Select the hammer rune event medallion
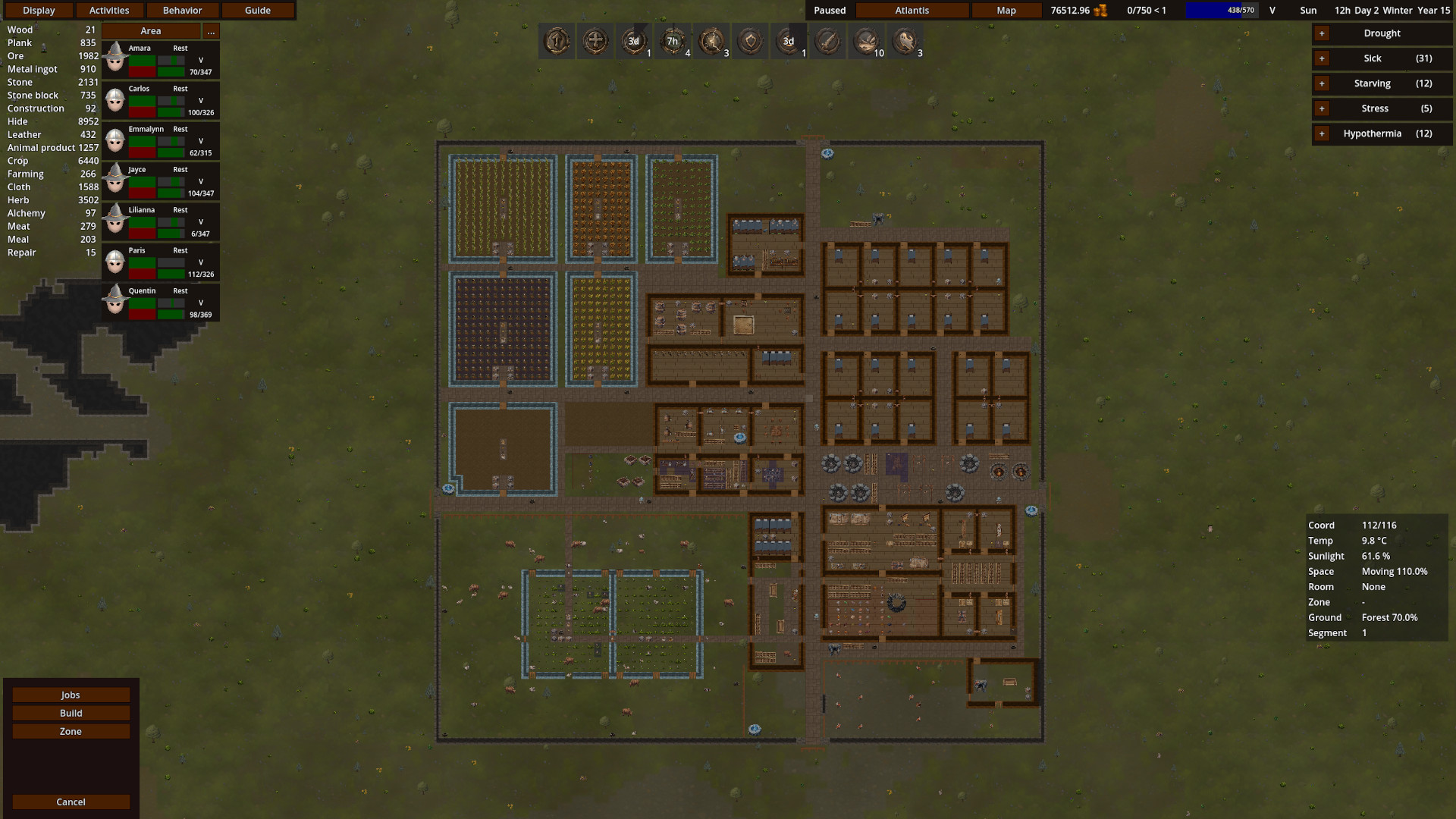 point(557,42)
